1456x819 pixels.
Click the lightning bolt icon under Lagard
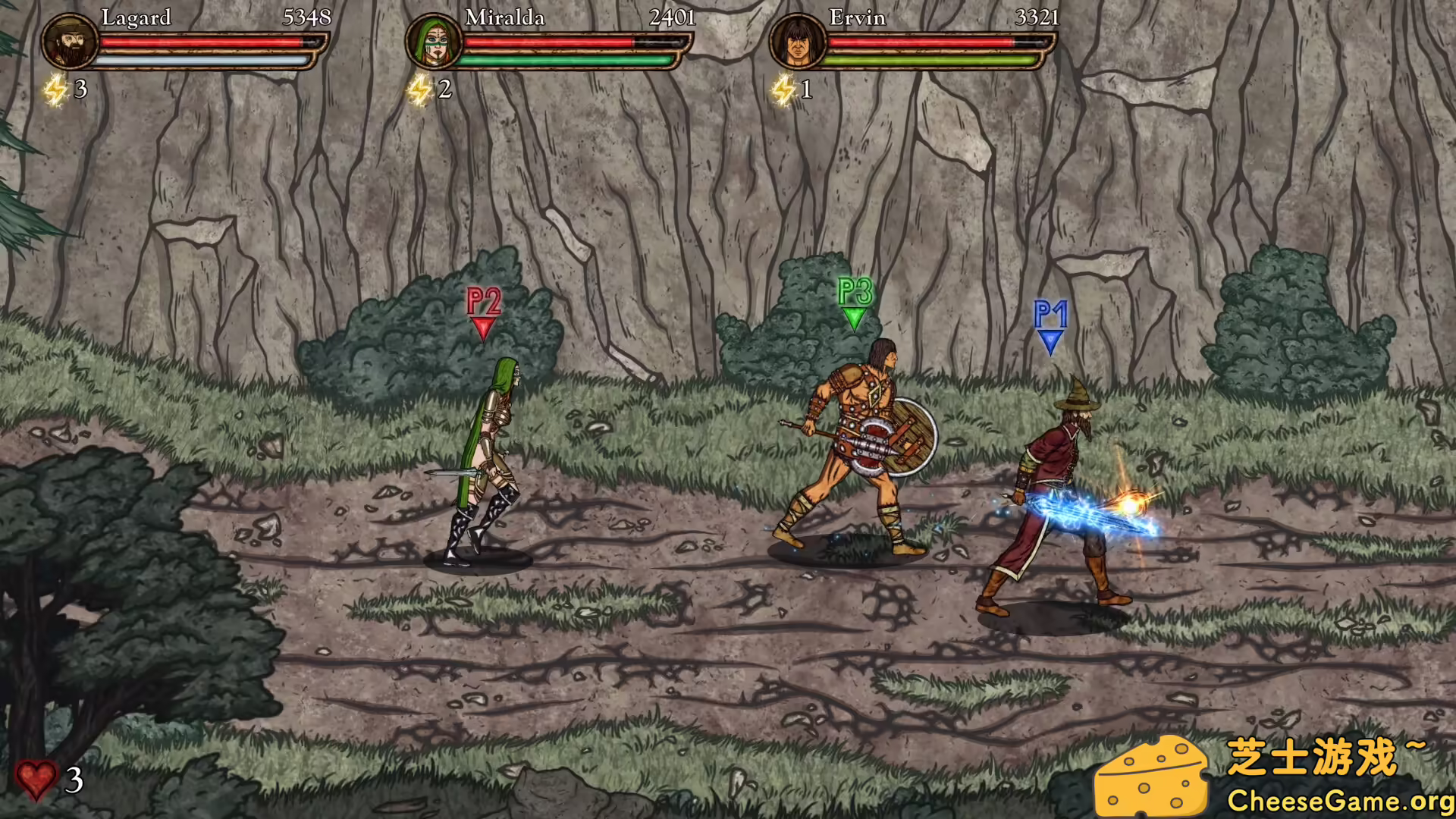pyautogui.click(x=55, y=90)
